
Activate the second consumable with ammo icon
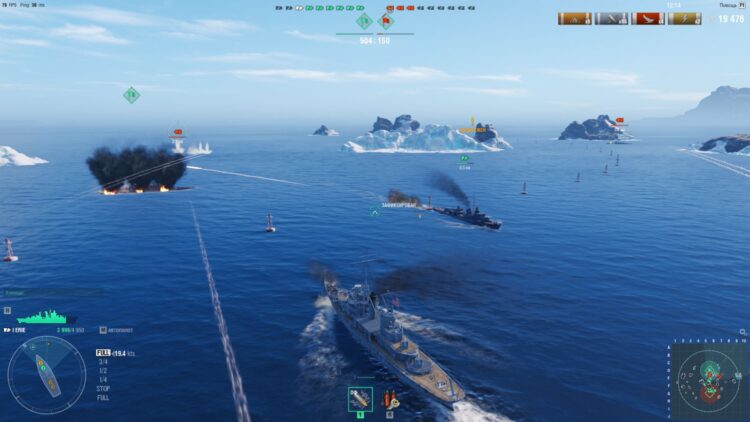(x=389, y=399)
